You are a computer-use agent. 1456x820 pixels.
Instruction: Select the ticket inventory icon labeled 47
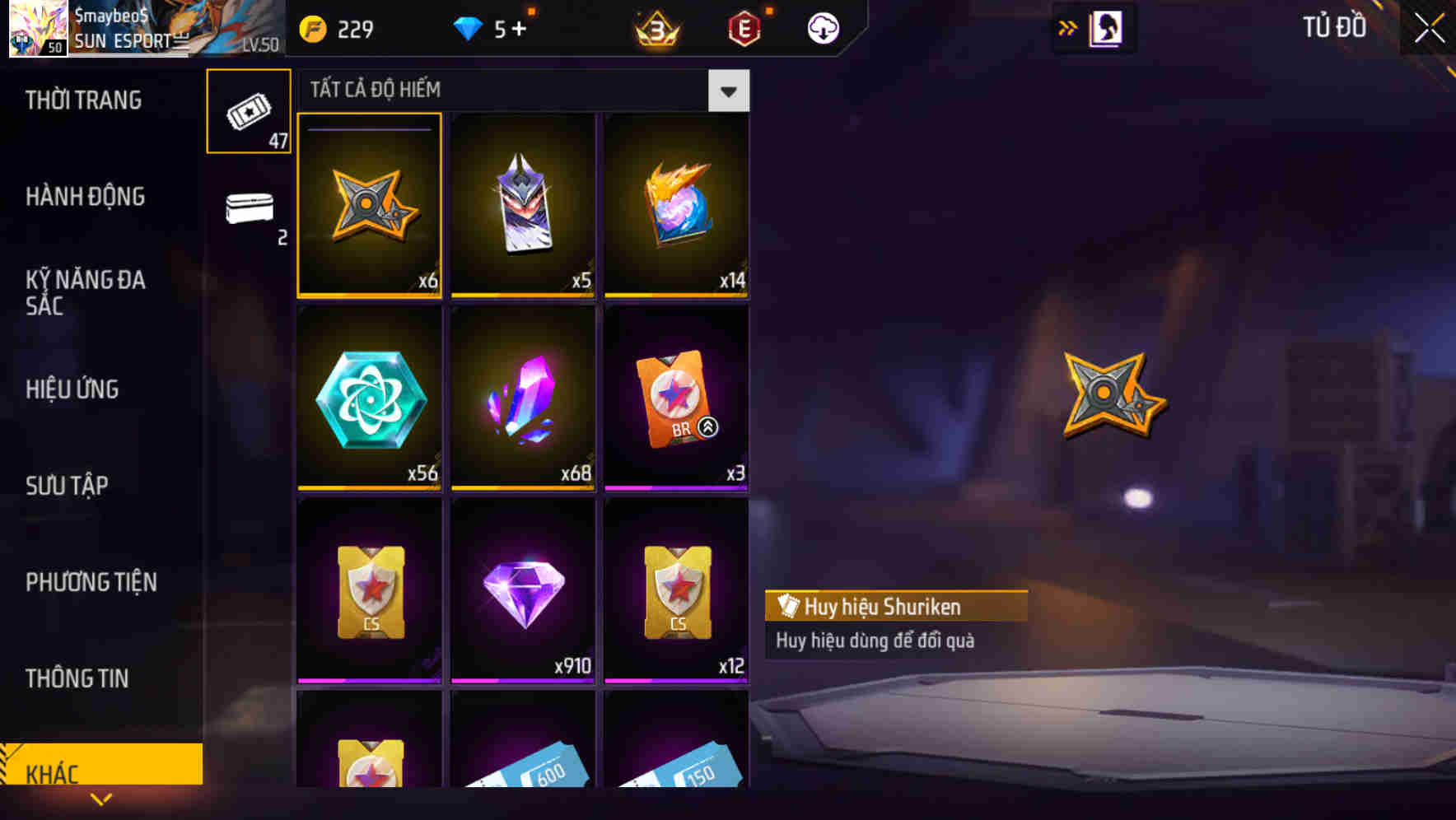tap(249, 111)
